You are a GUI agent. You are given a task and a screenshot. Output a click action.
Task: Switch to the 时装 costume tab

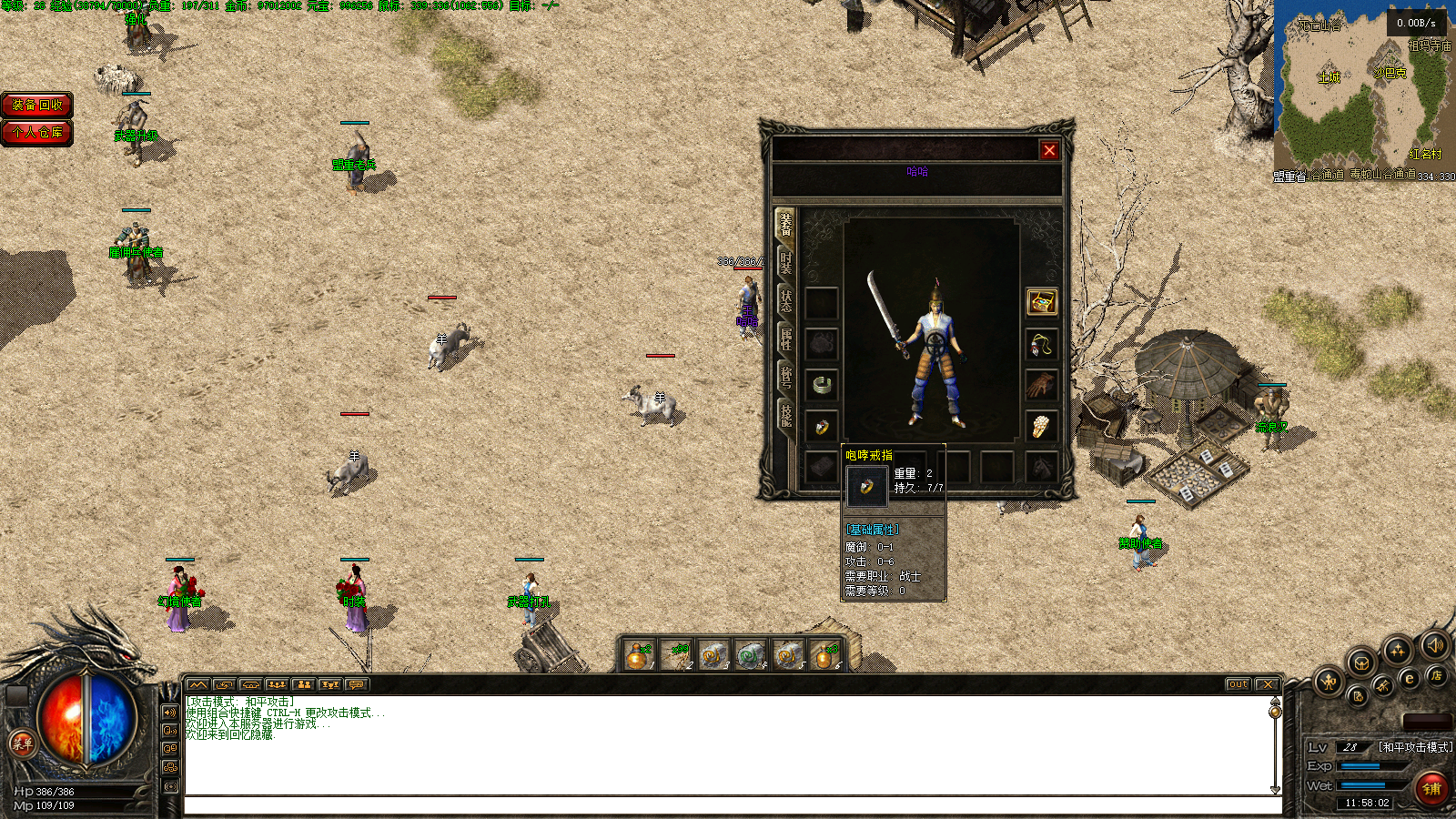coord(785,263)
